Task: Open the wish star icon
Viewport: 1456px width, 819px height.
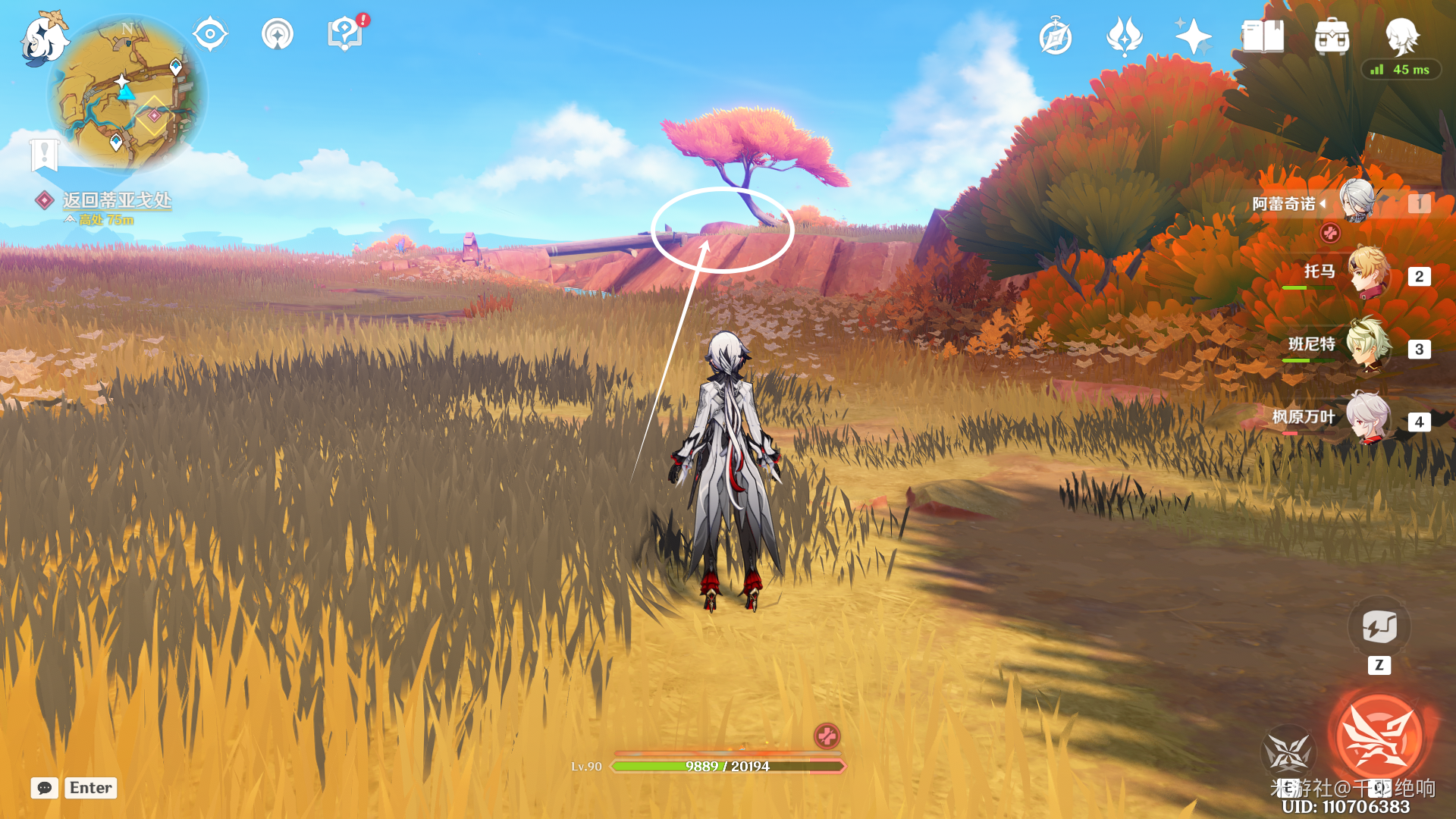Action: coord(1193,36)
